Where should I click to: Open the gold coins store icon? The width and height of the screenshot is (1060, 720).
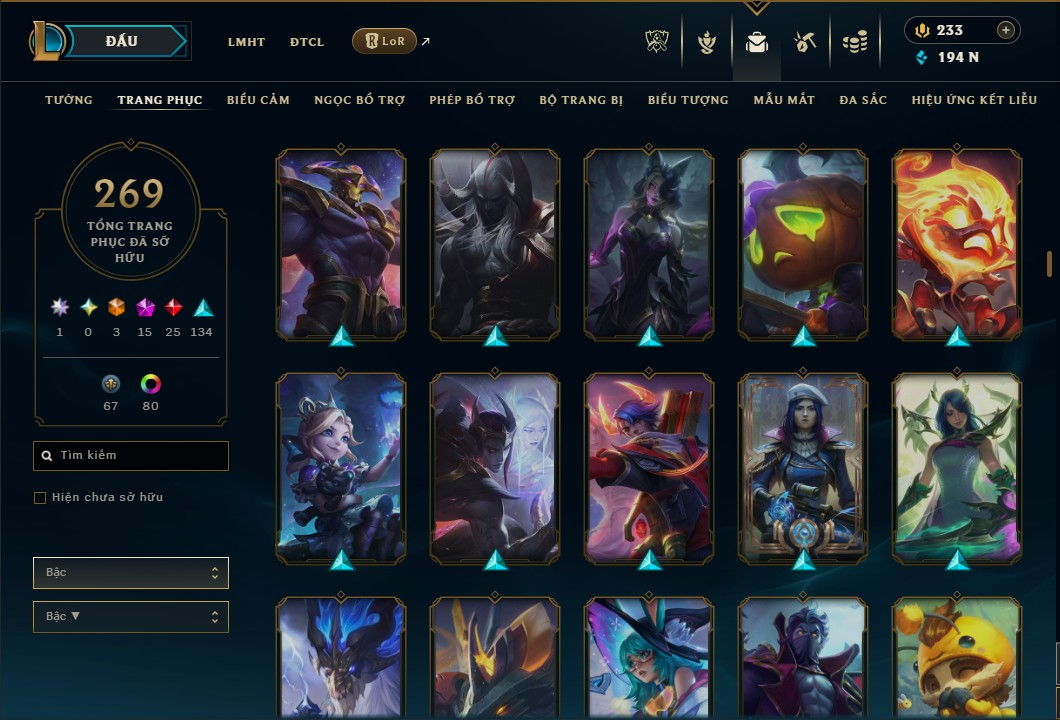[x=853, y=42]
